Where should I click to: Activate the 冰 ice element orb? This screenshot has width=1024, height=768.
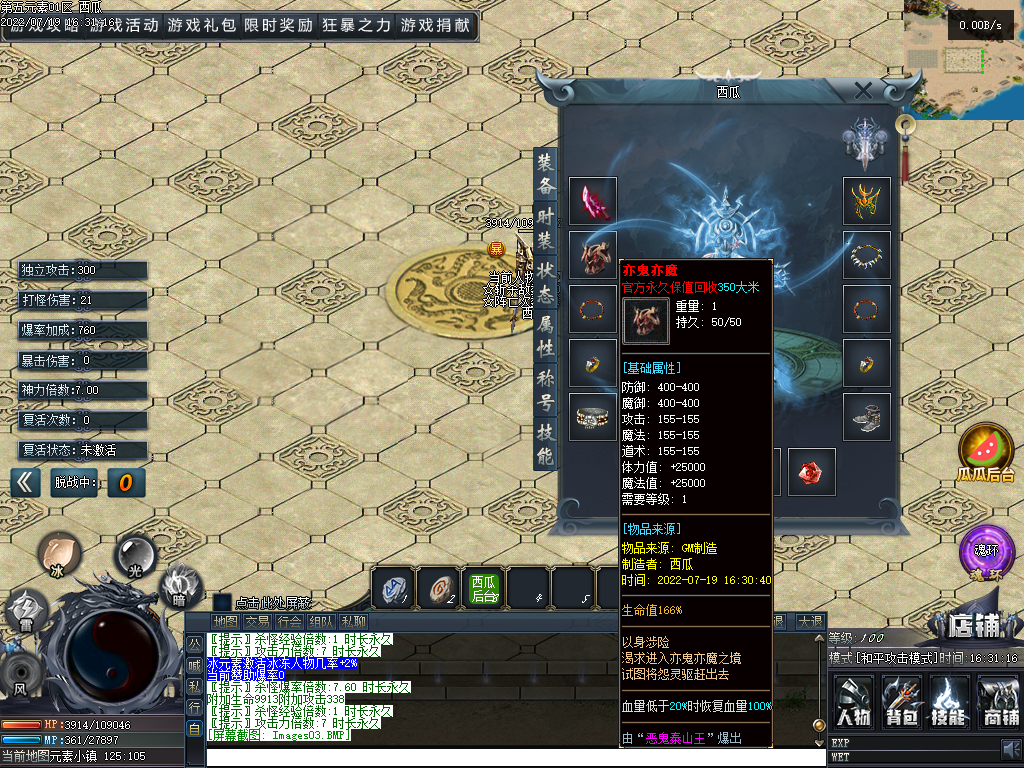click(60, 553)
